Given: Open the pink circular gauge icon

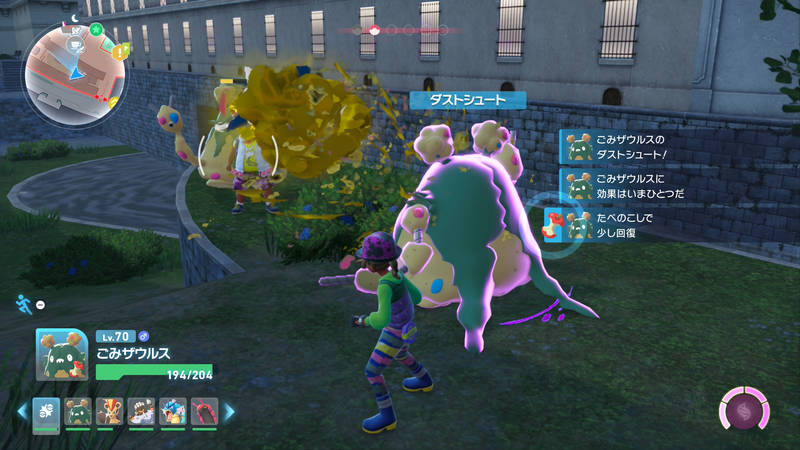Looking at the screenshot, I should pyautogui.click(x=746, y=410).
